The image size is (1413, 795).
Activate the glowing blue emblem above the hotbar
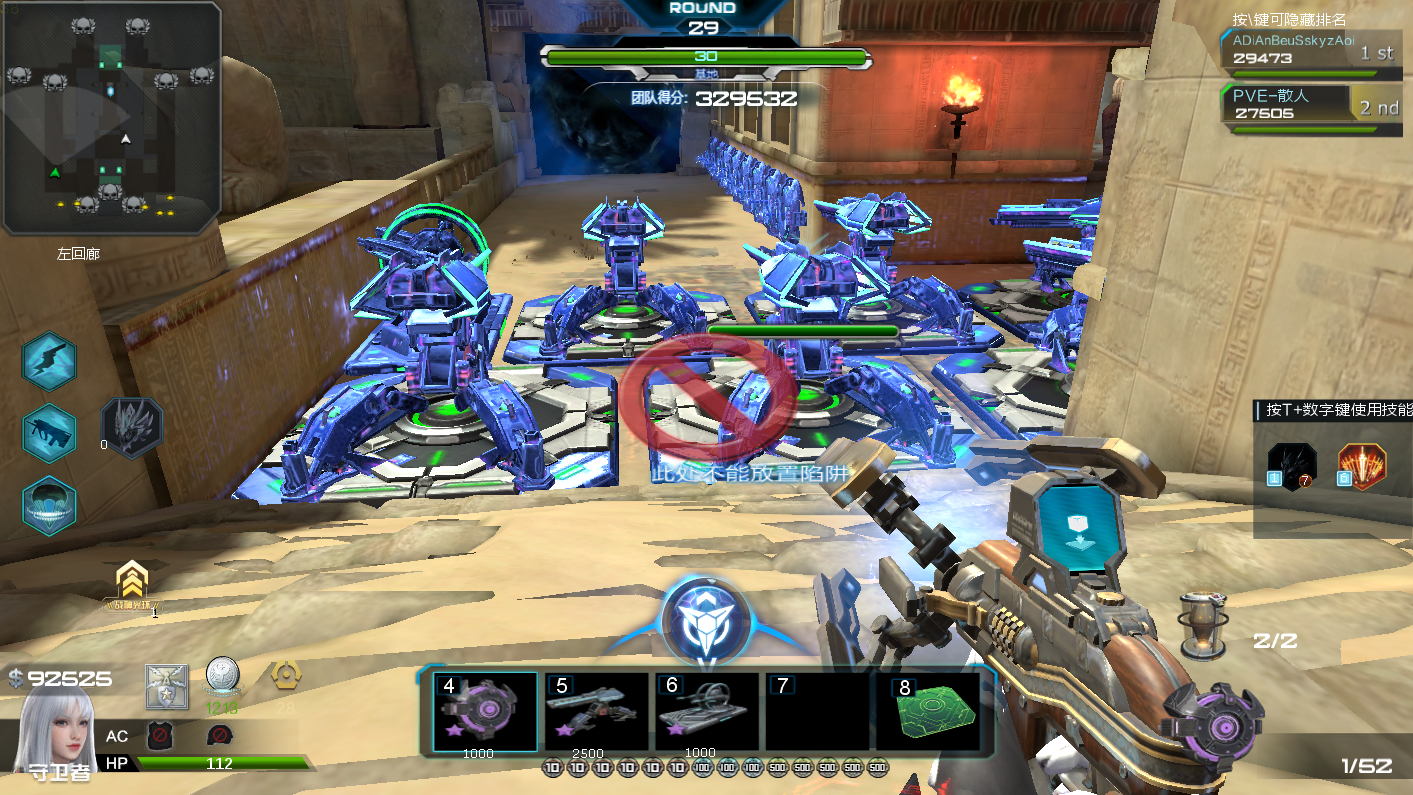click(706, 620)
